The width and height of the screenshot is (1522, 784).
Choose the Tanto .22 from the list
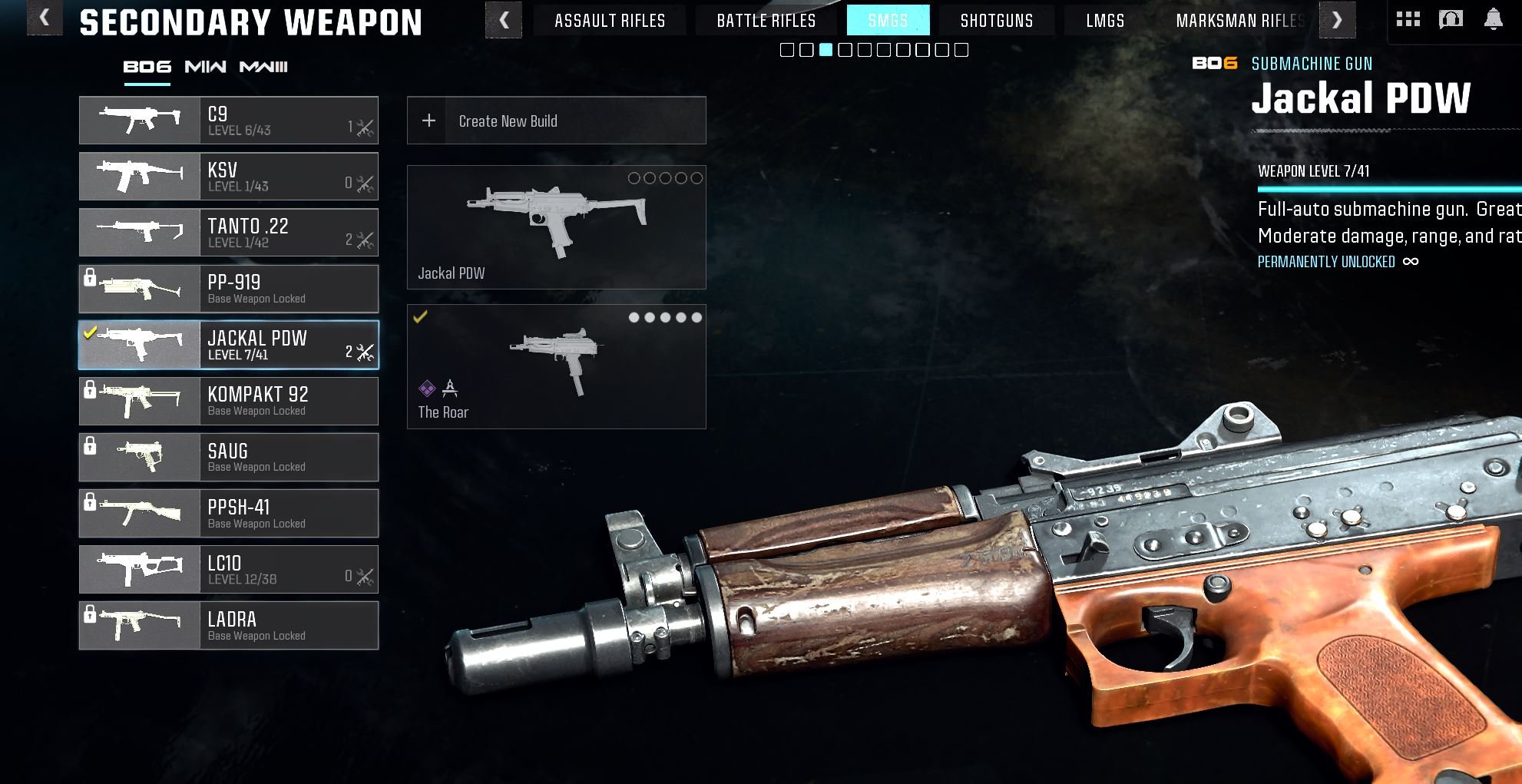[229, 233]
